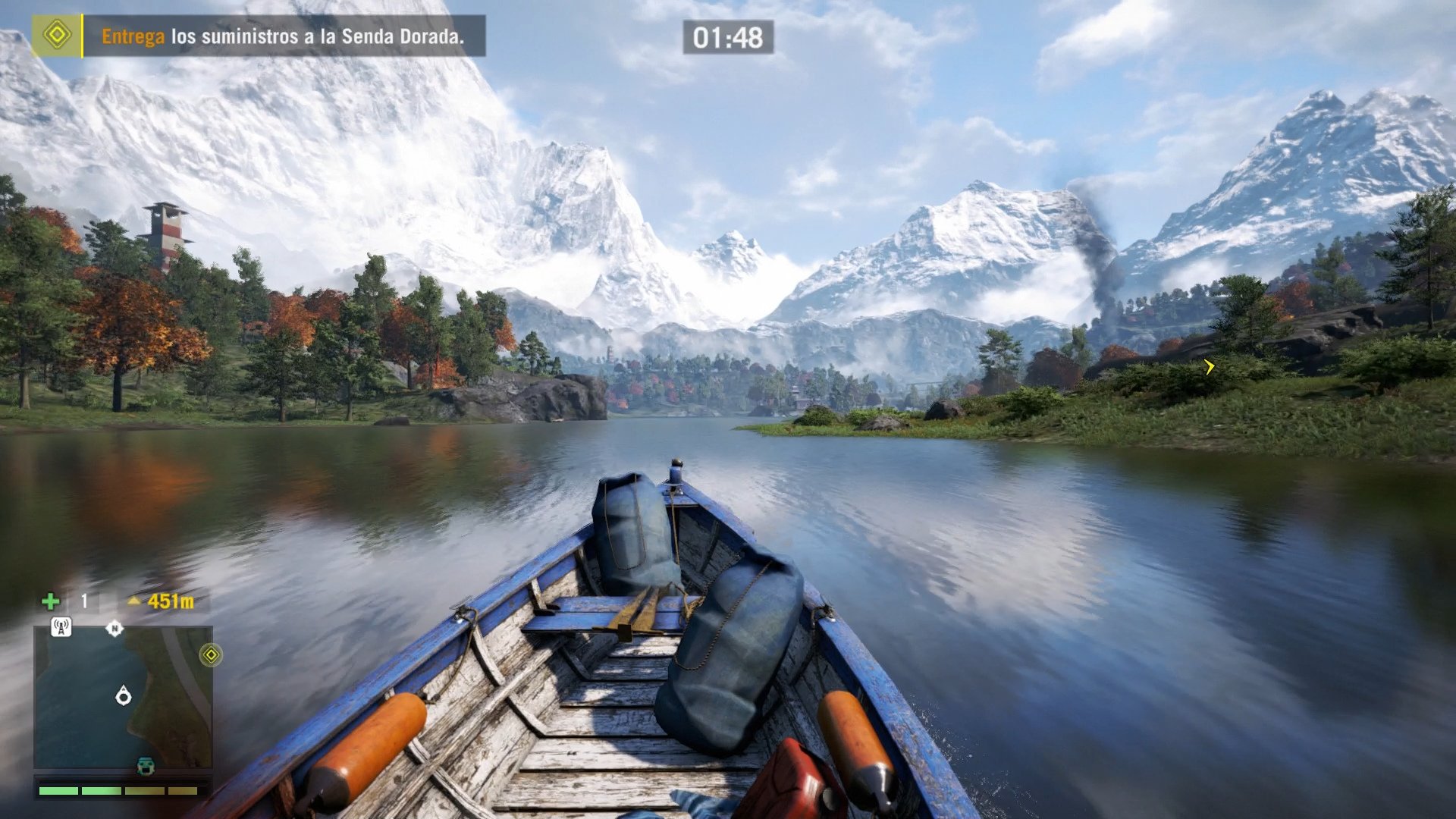
Task: Select the white player arrow on the minimap
Action: [x=124, y=695]
